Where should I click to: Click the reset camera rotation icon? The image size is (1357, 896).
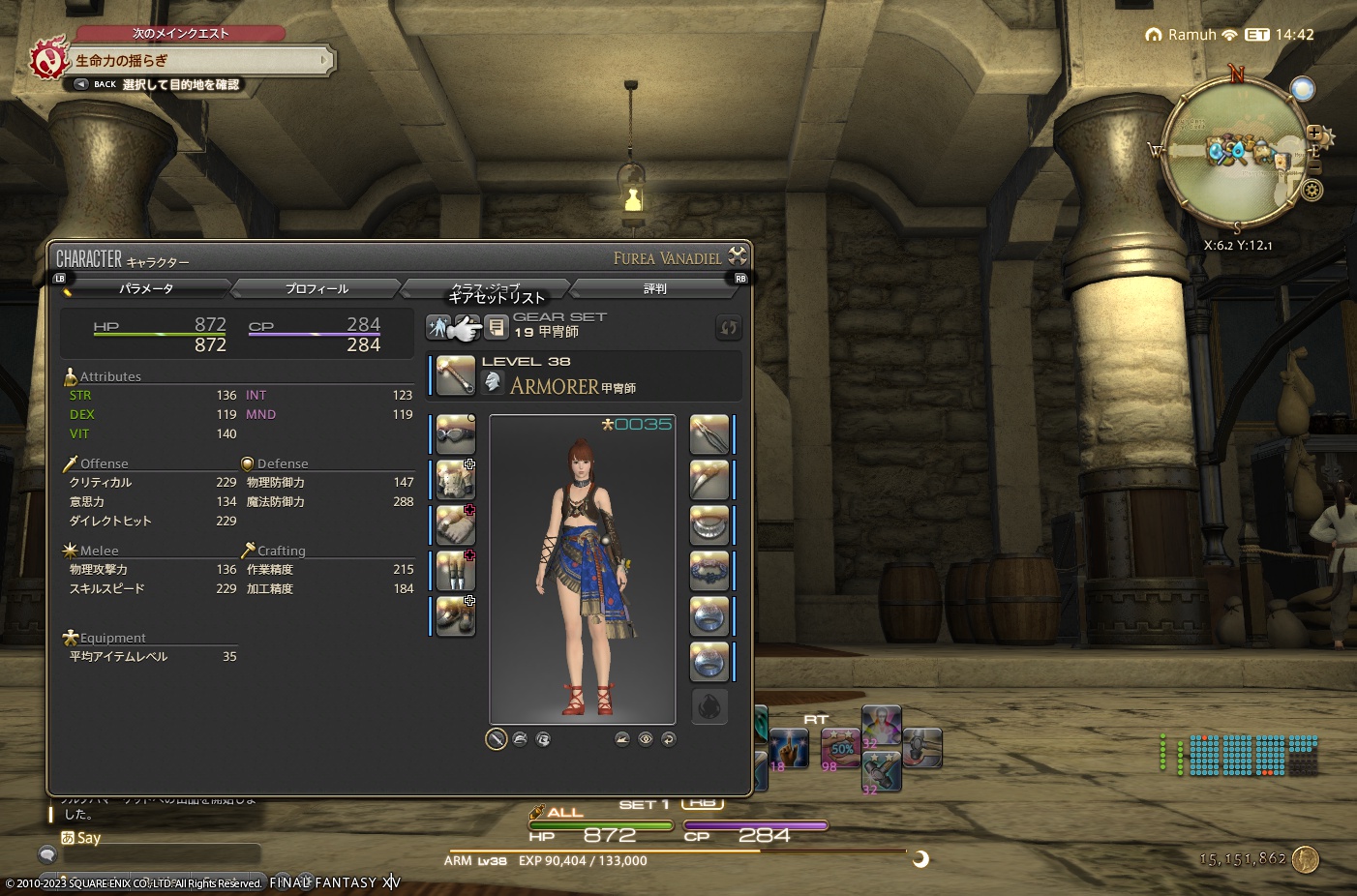[669, 739]
